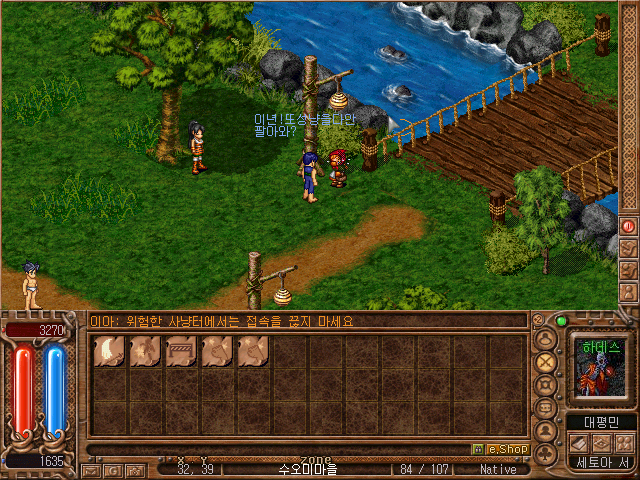The height and width of the screenshot is (480, 640).
Task: Click the camera button in bottom bar
Action: [135, 469]
